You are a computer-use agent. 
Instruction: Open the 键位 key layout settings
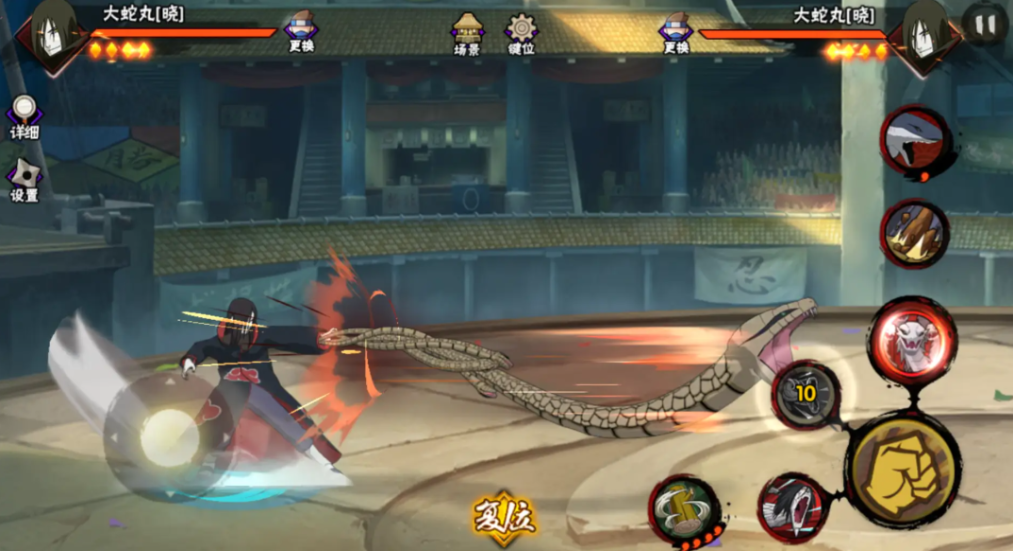coord(520,32)
